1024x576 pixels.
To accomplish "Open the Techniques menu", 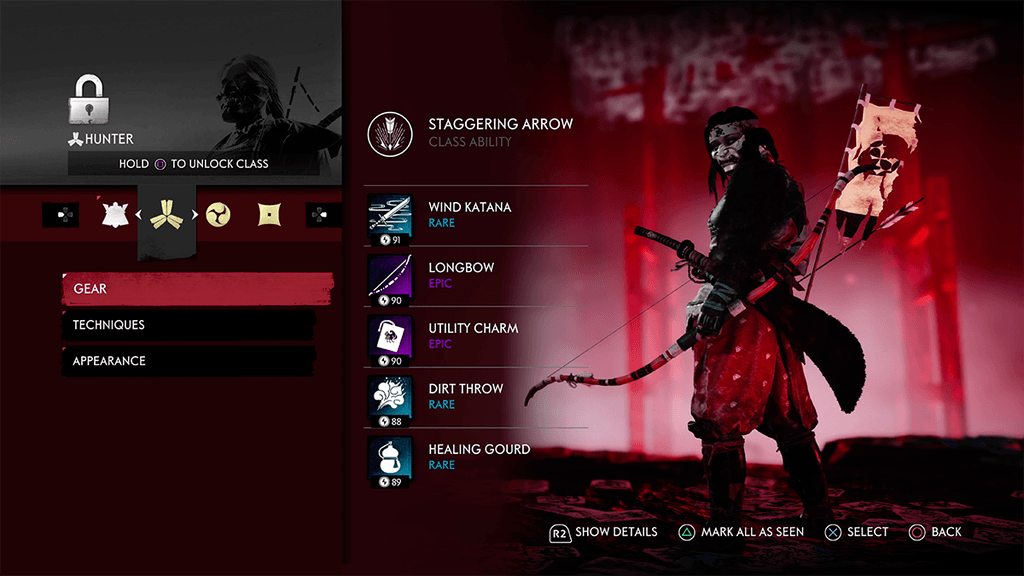I will coord(190,325).
